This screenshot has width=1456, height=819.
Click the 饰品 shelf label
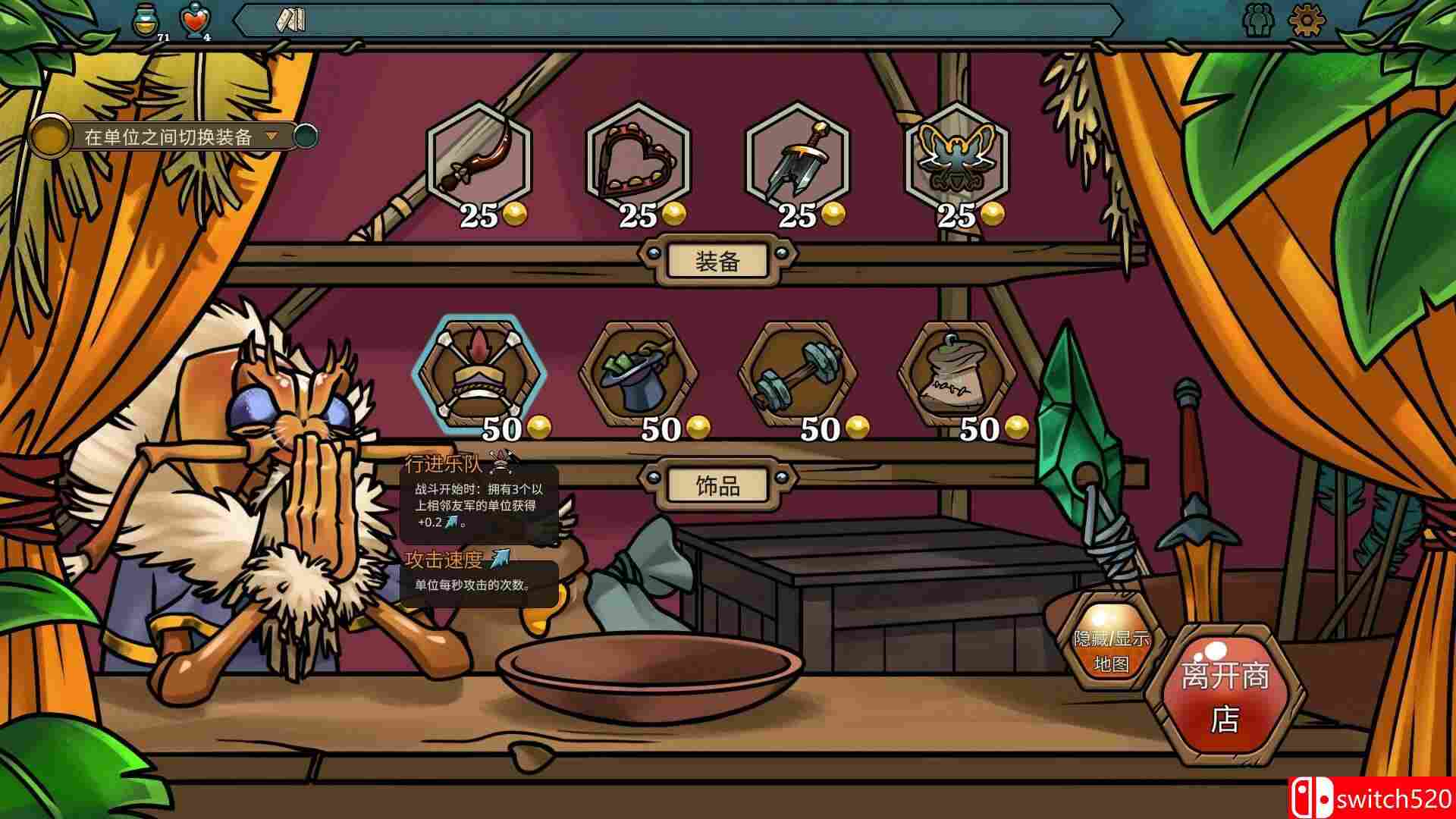pos(716,484)
